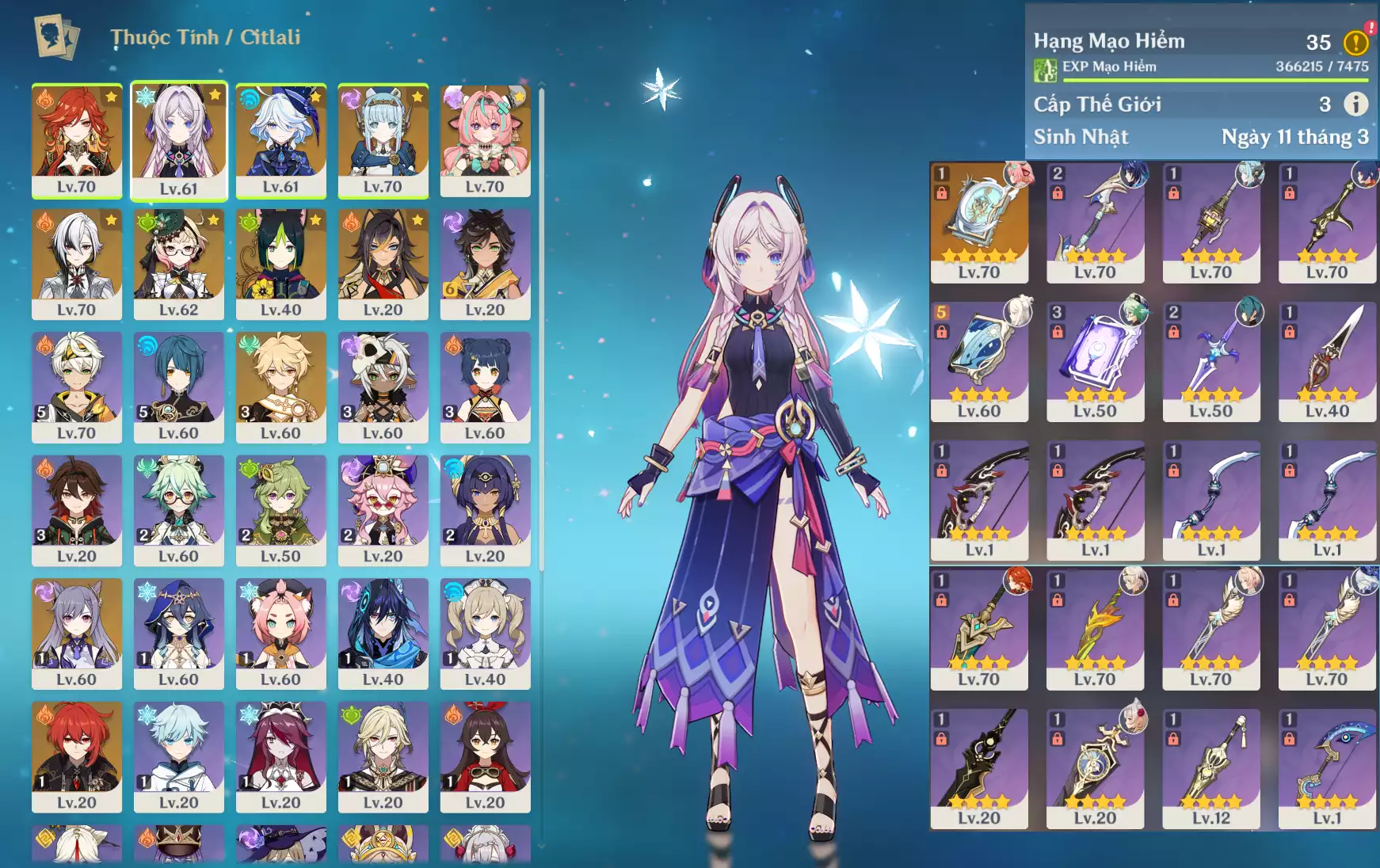The image size is (1380, 868).
Task: Choose the Lv.40 sword weapon slot
Action: [x=1327, y=360]
